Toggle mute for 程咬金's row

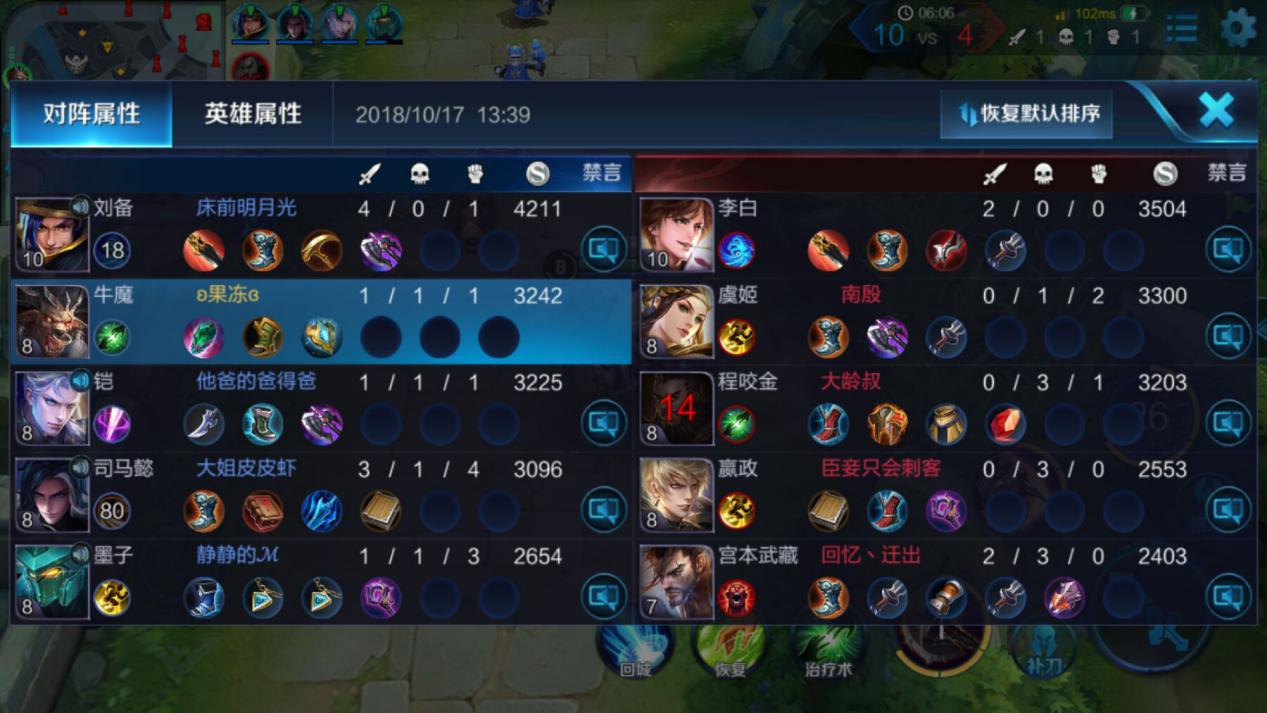(x=1228, y=423)
